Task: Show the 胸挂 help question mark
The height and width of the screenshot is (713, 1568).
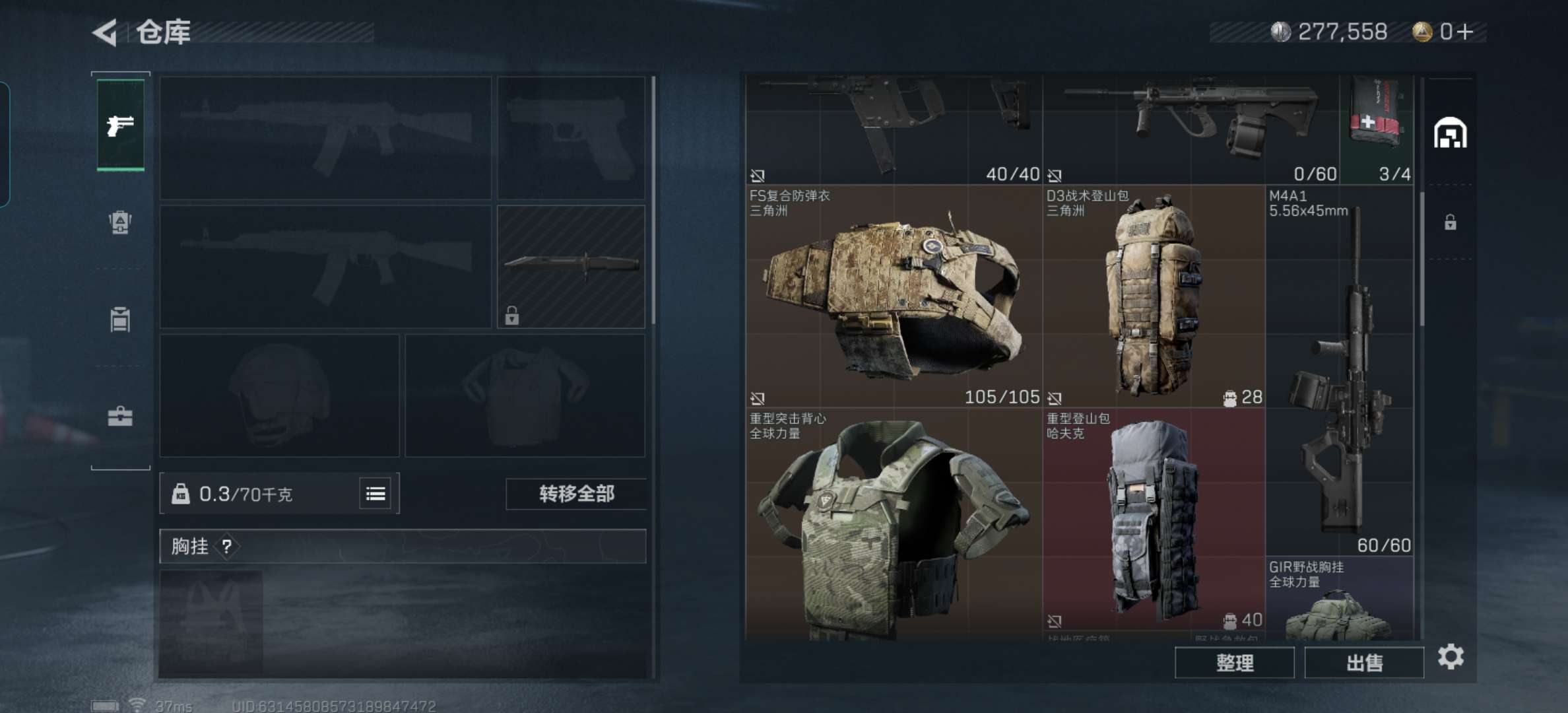Action: click(227, 547)
